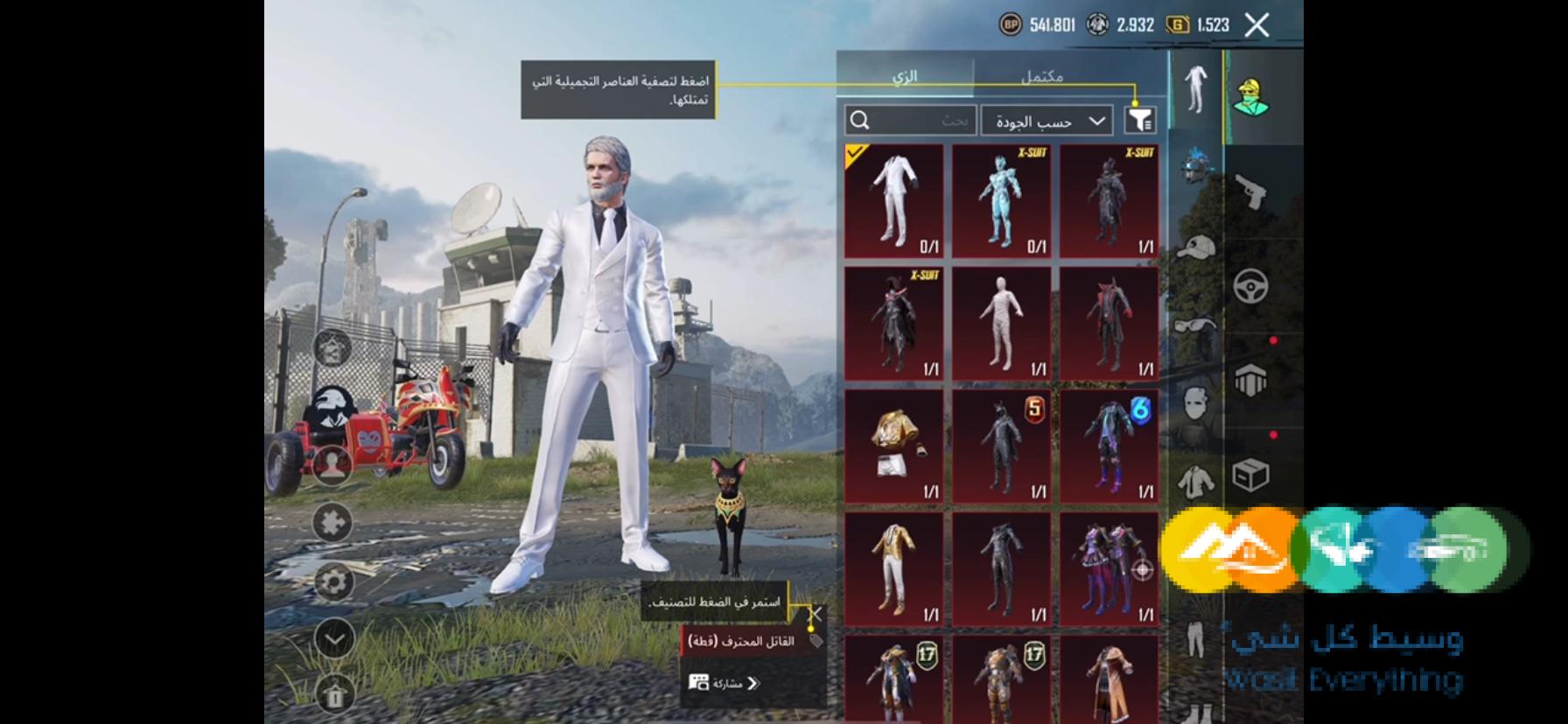
Task: Click inside the بحث search field
Action: (910, 120)
